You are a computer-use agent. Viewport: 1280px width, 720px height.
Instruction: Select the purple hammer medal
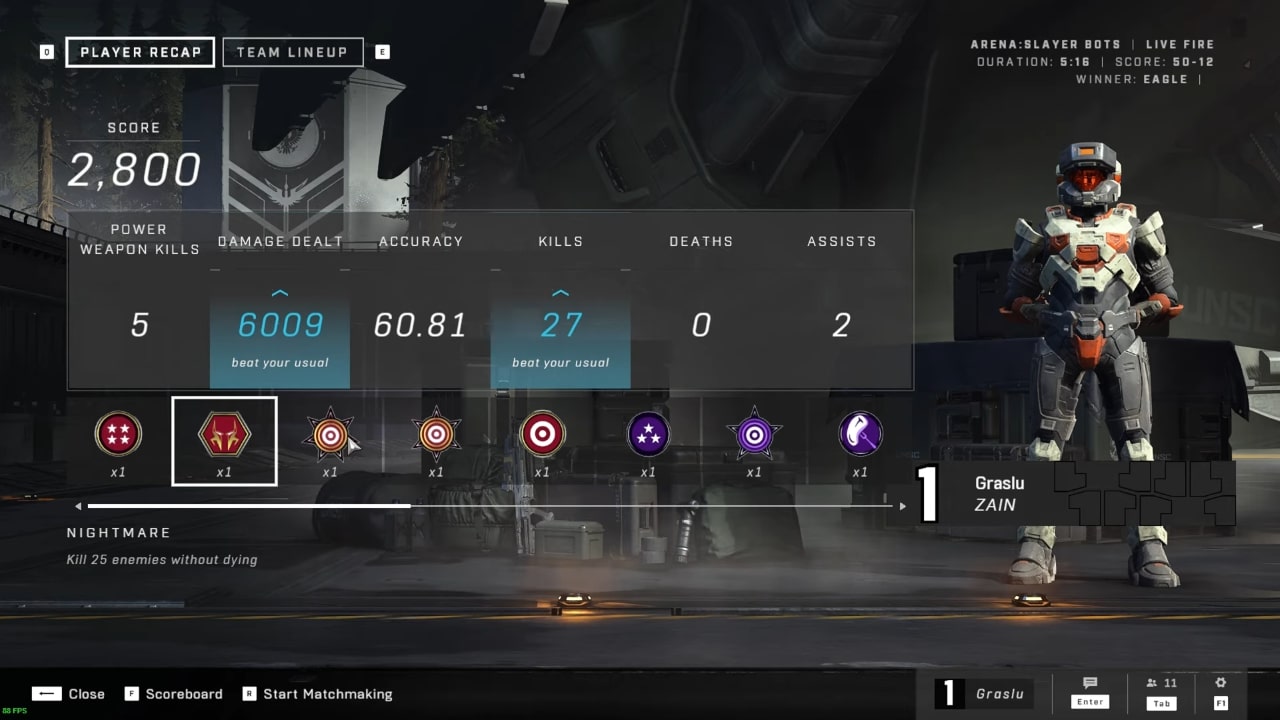[860, 435]
